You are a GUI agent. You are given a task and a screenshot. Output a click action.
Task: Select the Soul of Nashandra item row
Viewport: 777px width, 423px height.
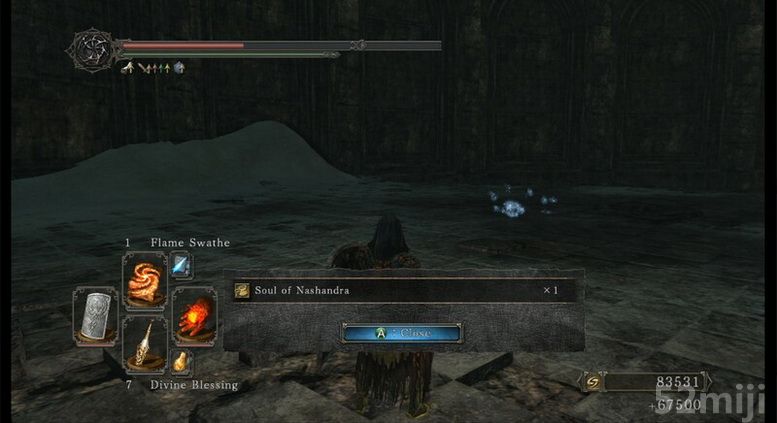point(402,290)
